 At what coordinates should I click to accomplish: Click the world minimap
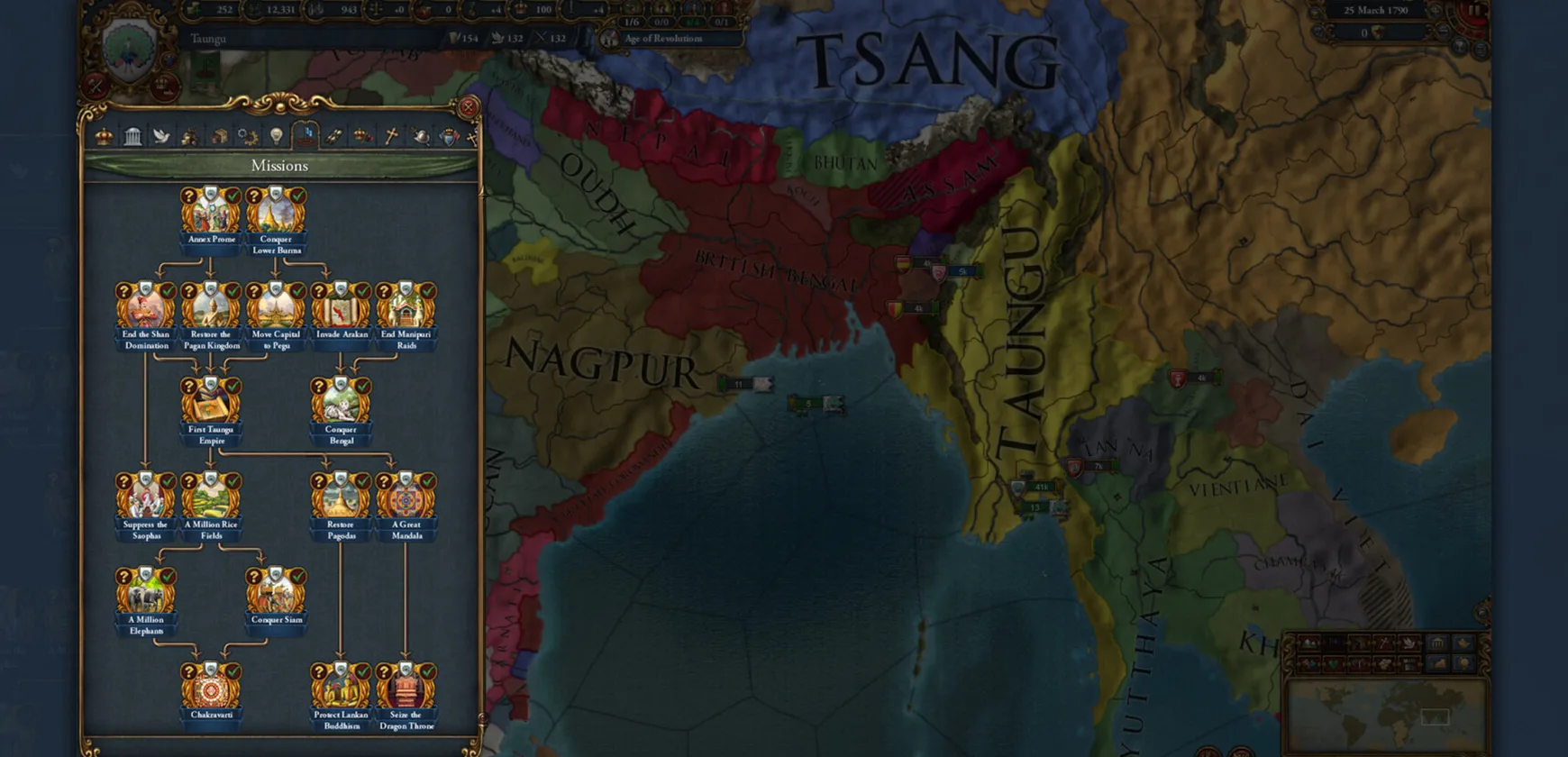click(1384, 714)
